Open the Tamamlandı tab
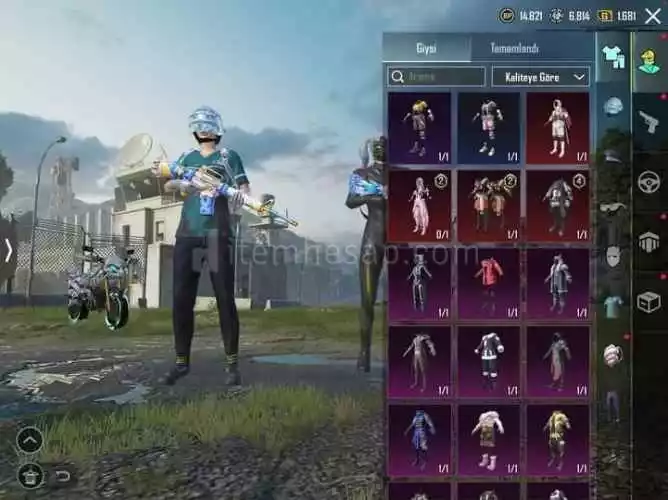The width and height of the screenshot is (668, 500). click(x=514, y=48)
